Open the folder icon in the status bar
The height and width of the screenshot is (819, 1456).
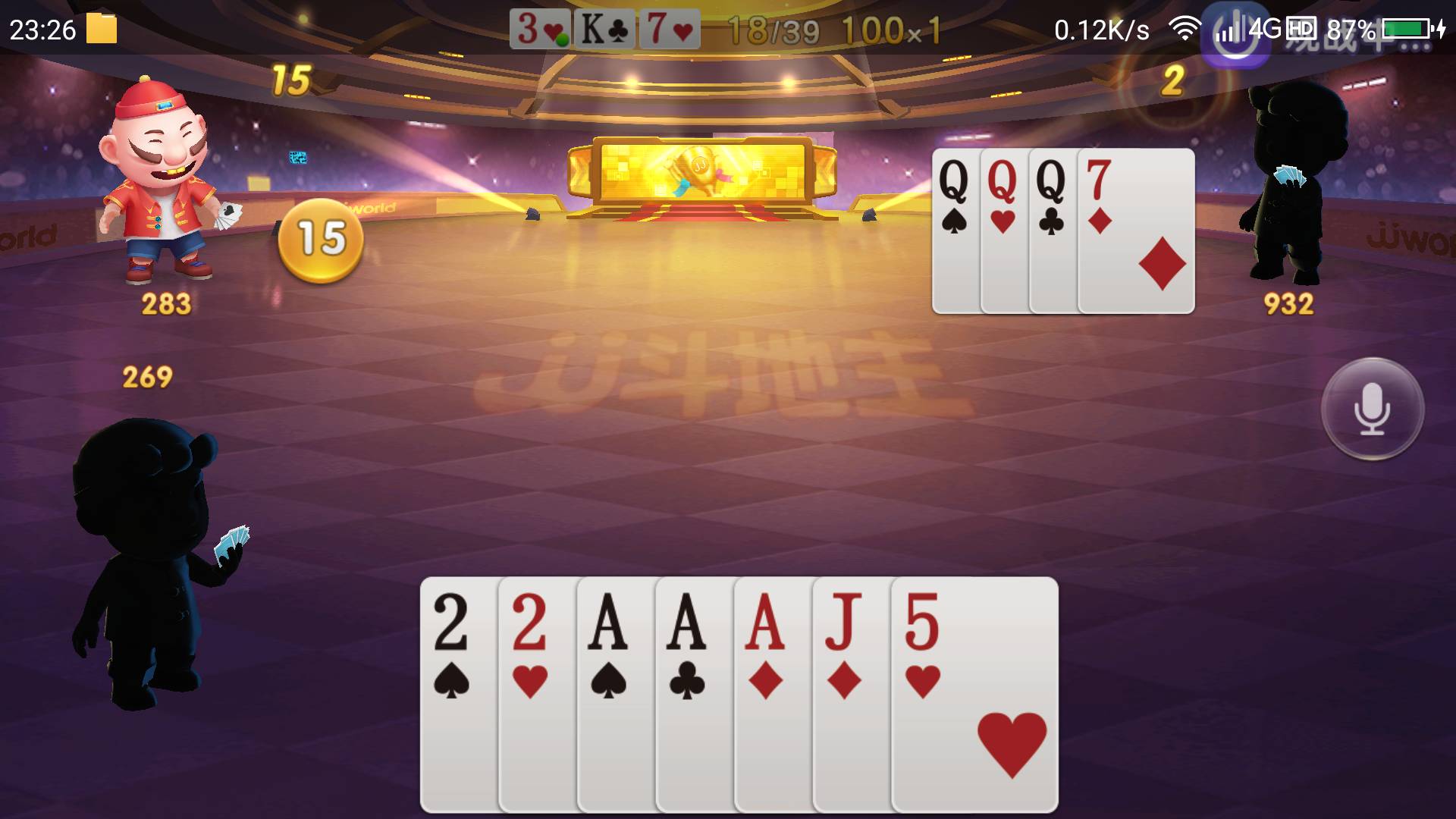pos(101,29)
